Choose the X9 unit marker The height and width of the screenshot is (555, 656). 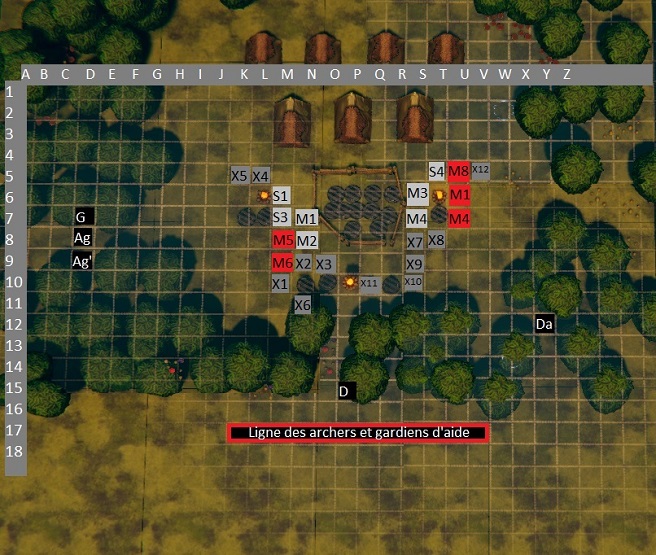tap(415, 263)
